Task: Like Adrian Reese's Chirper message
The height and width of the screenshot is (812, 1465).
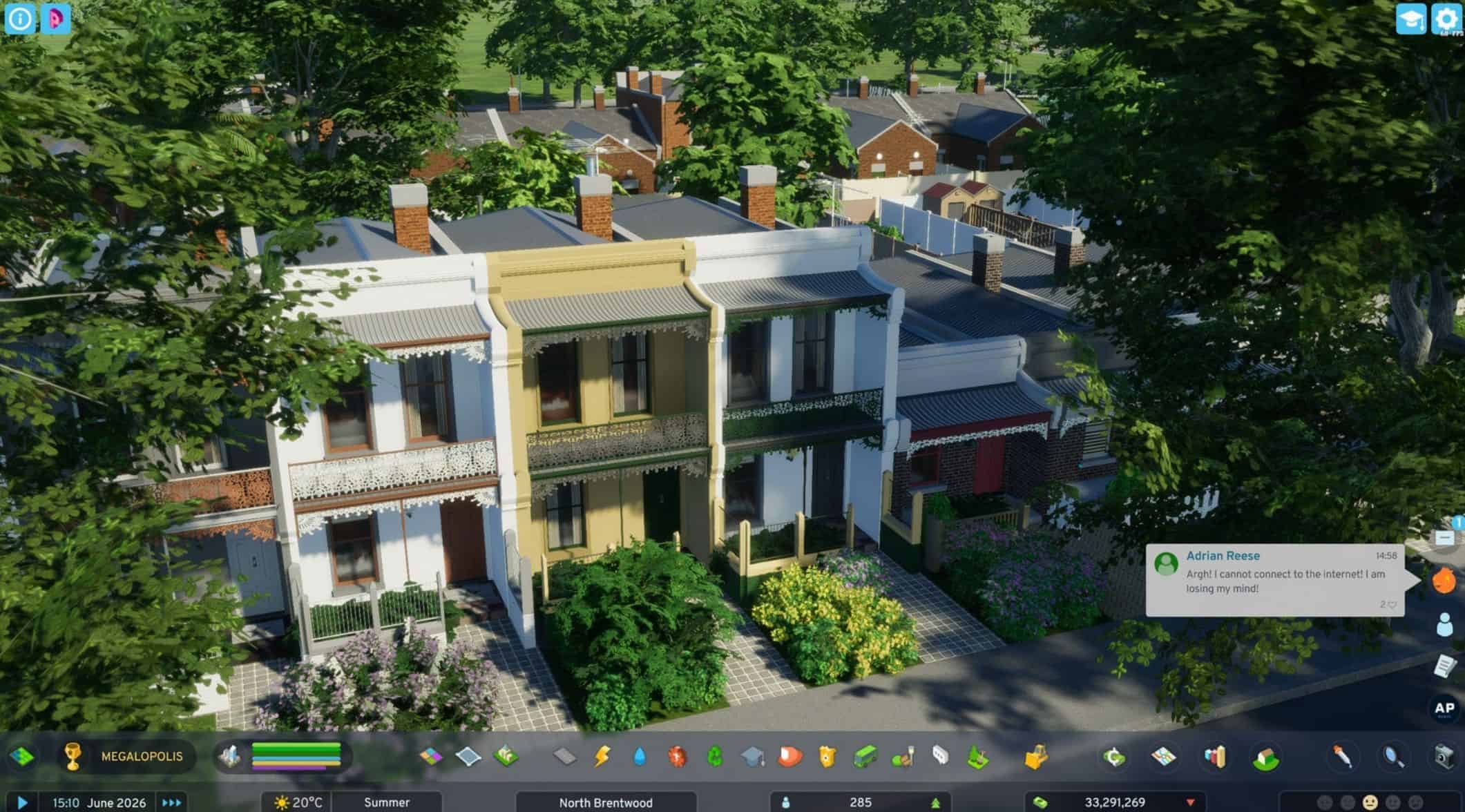Action: tap(1392, 605)
